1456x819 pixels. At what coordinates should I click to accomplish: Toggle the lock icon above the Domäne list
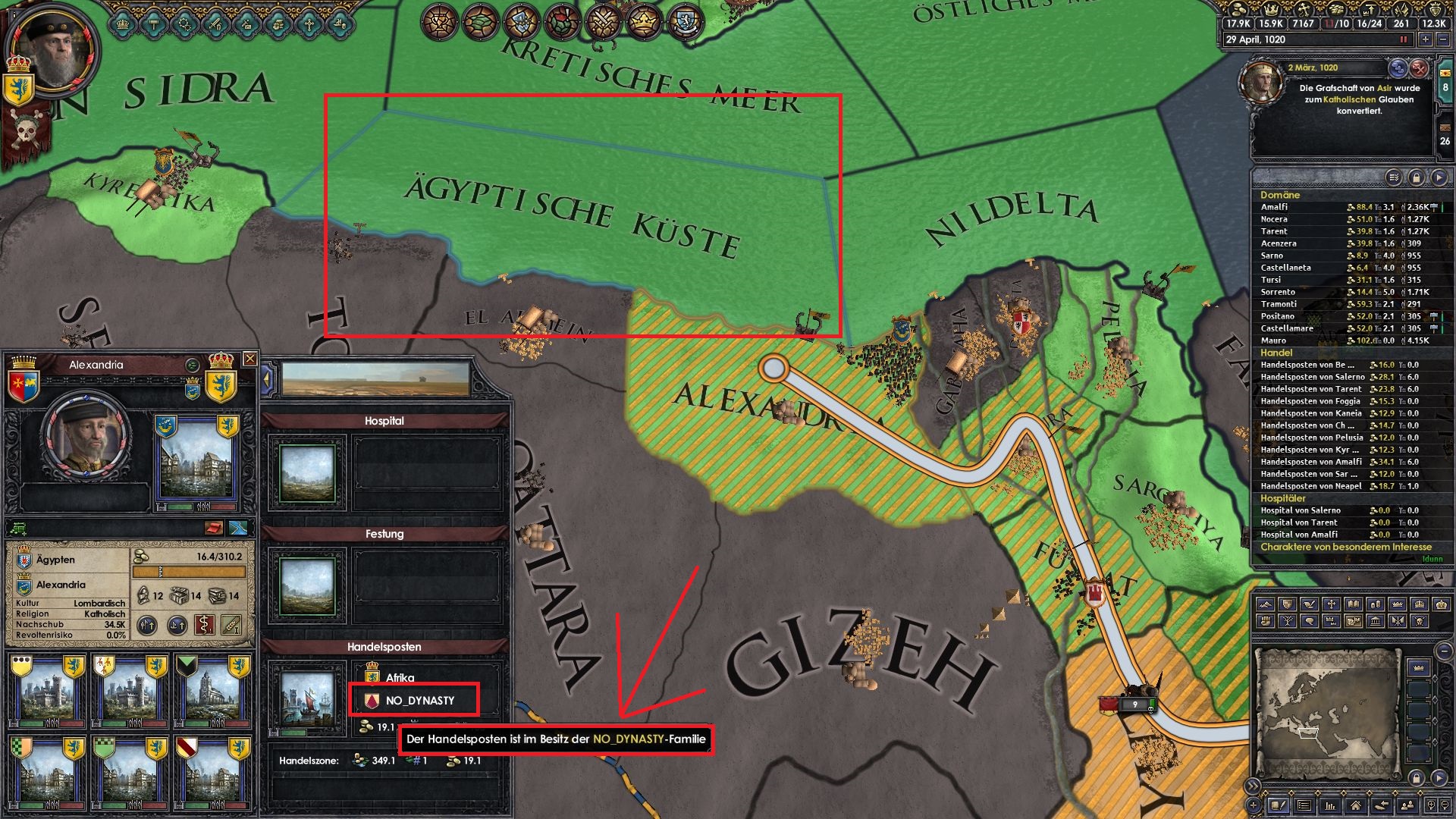[1416, 177]
